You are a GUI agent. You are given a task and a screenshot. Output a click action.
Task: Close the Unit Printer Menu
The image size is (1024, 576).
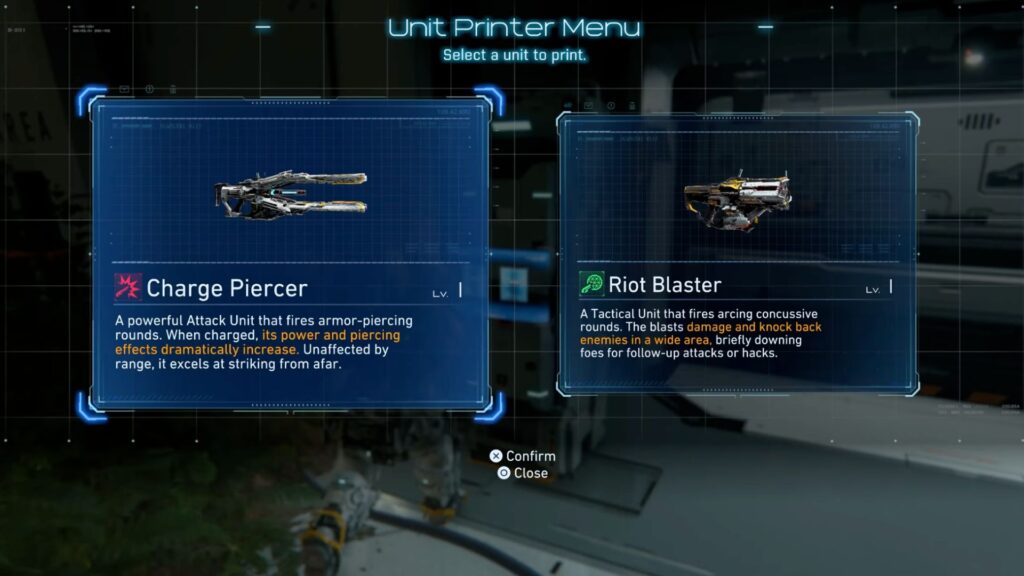pyautogui.click(x=522, y=473)
